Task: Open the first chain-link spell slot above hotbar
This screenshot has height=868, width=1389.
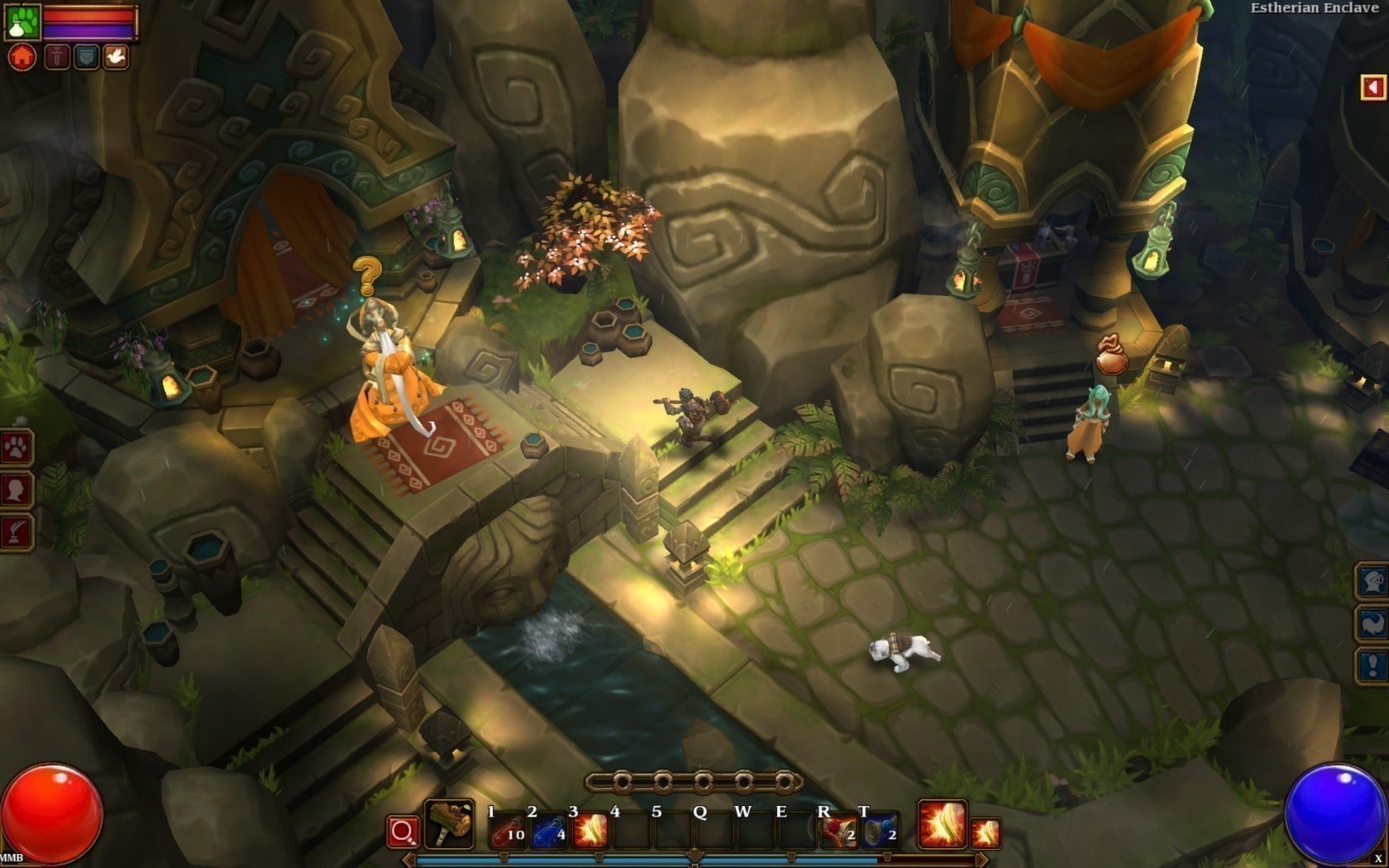Action: [x=623, y=780]
